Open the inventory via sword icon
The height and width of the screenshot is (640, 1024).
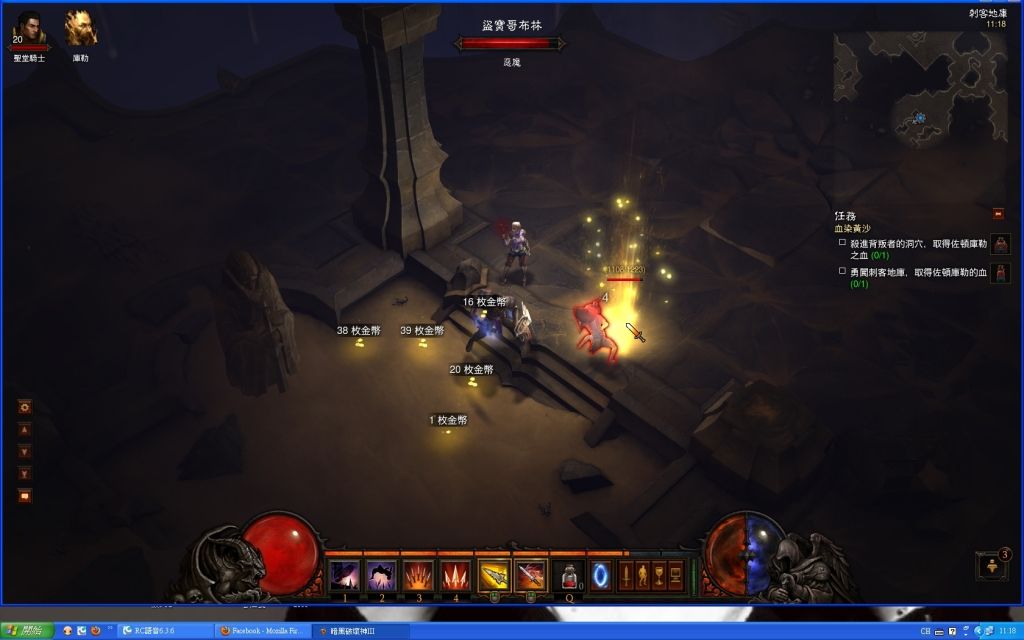(x=627, y=575)
